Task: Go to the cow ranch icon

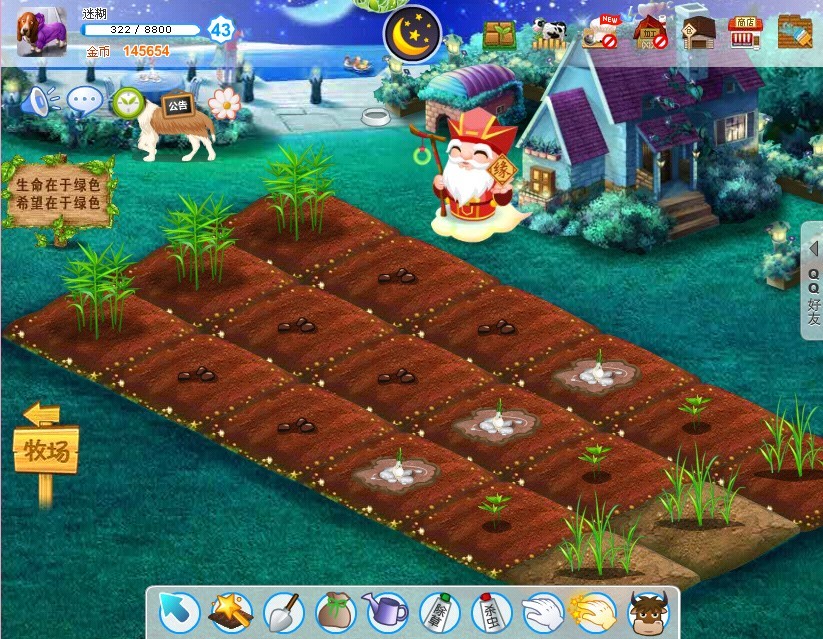Action: coord(549,34)
